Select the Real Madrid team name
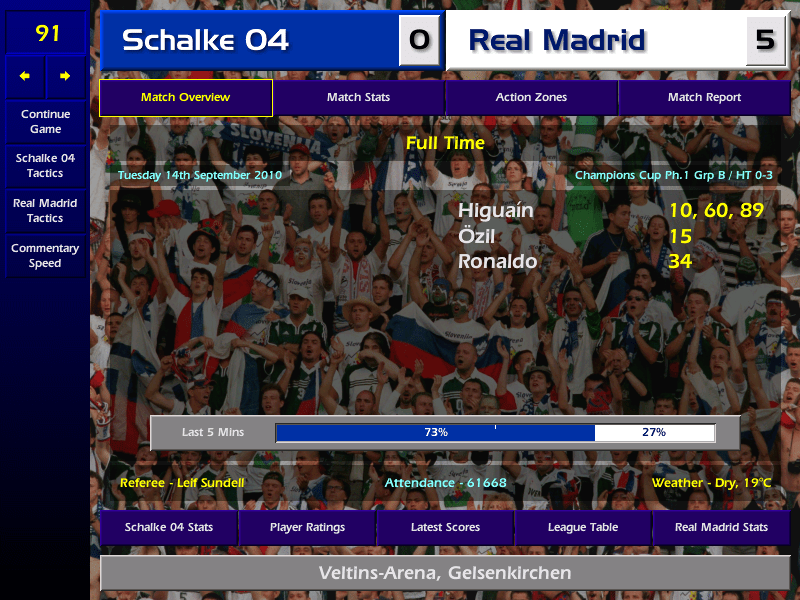Viewport: 800px width, 600px height. coord(557,40)
